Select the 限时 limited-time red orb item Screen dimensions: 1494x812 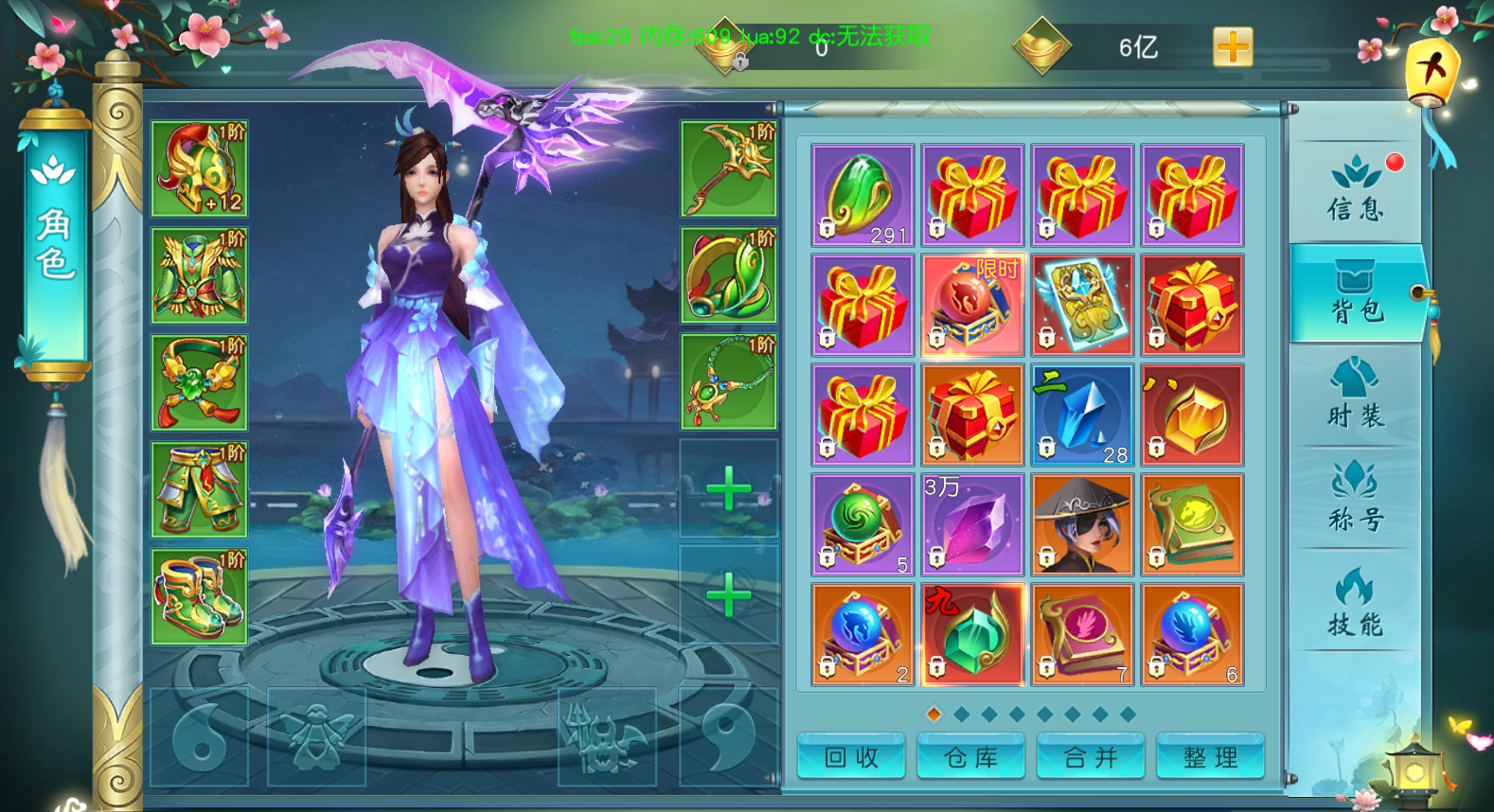(x=972, y=306)
